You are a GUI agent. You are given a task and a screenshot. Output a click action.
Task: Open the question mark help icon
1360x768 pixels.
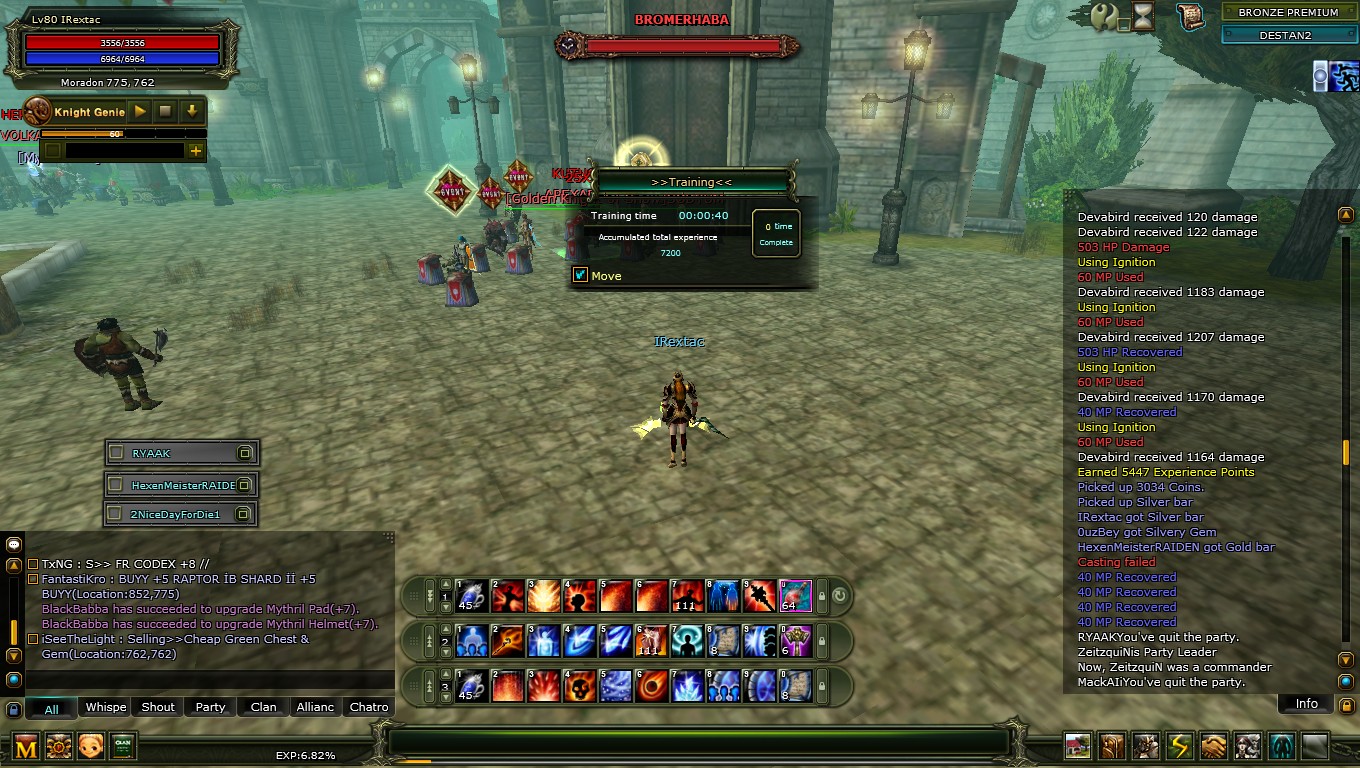pos(1104,16)
